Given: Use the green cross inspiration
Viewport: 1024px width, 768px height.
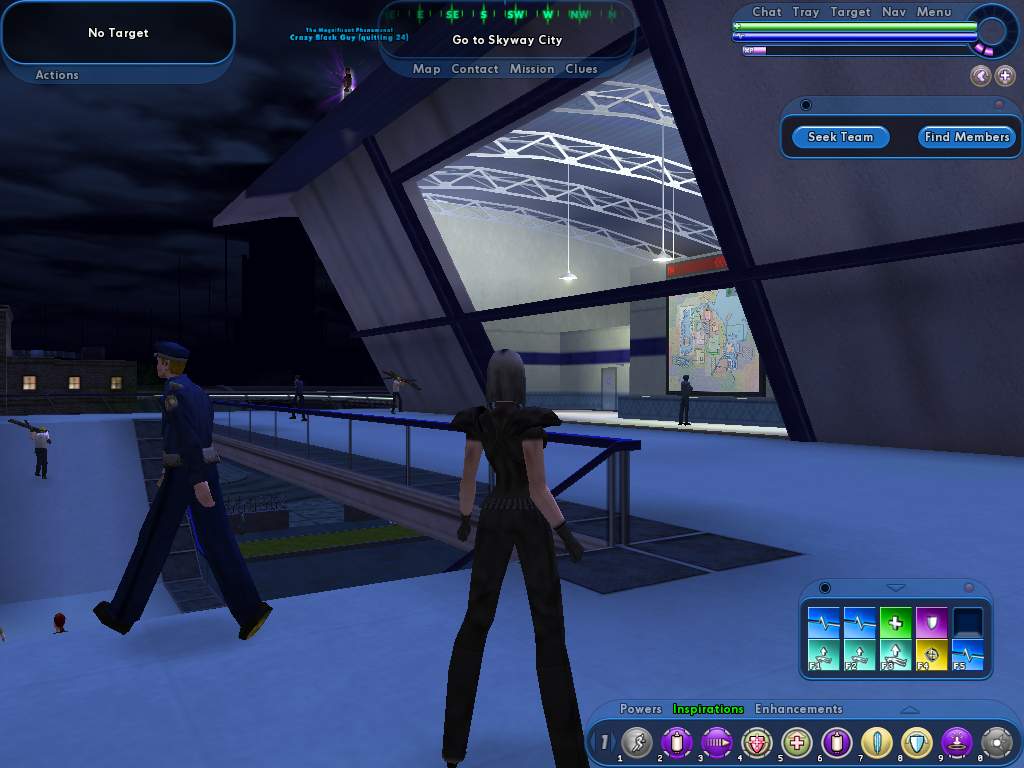Looking at the screenshot, I should coord(895,623).
